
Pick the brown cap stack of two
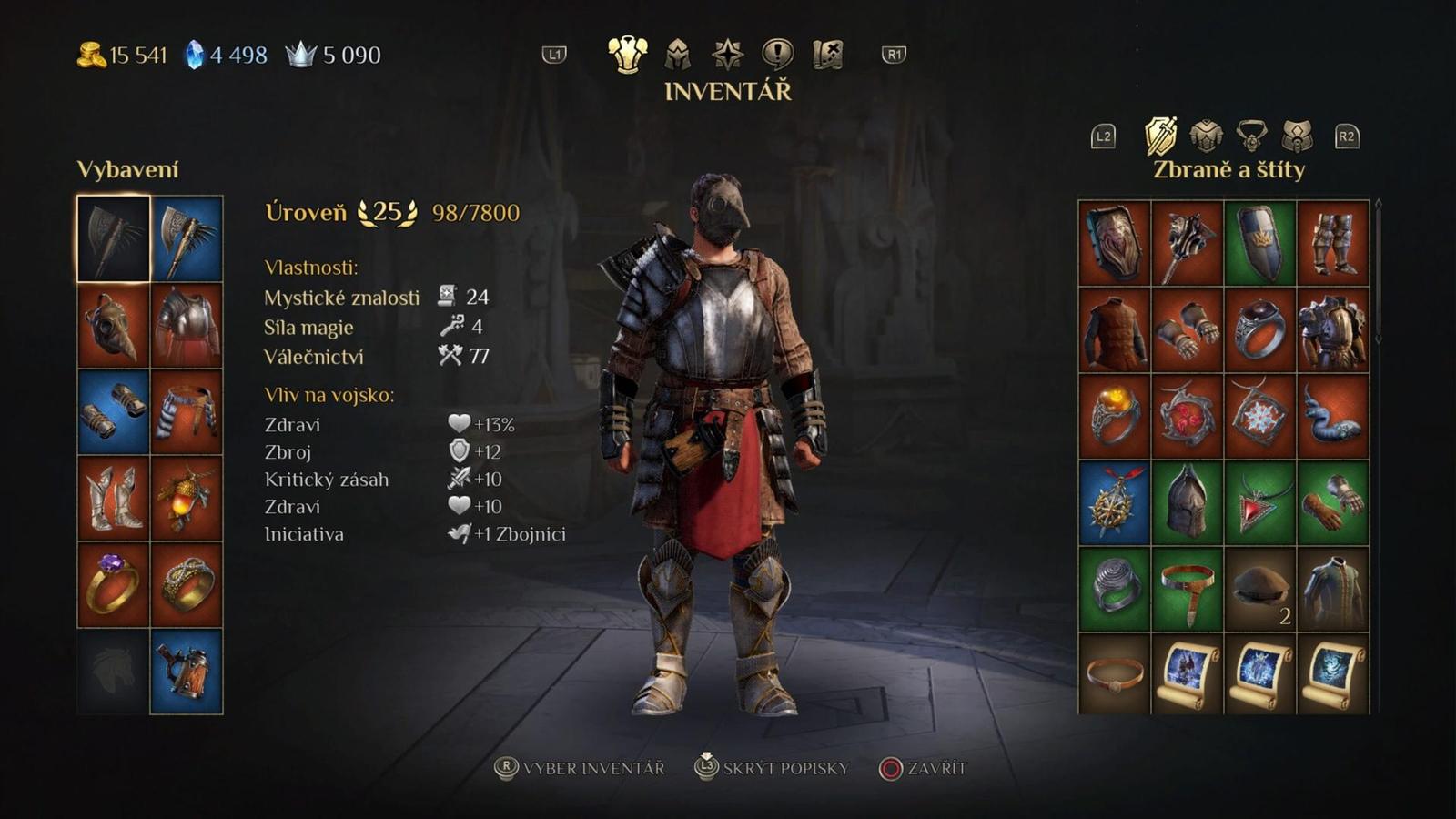coord(1260,589)
